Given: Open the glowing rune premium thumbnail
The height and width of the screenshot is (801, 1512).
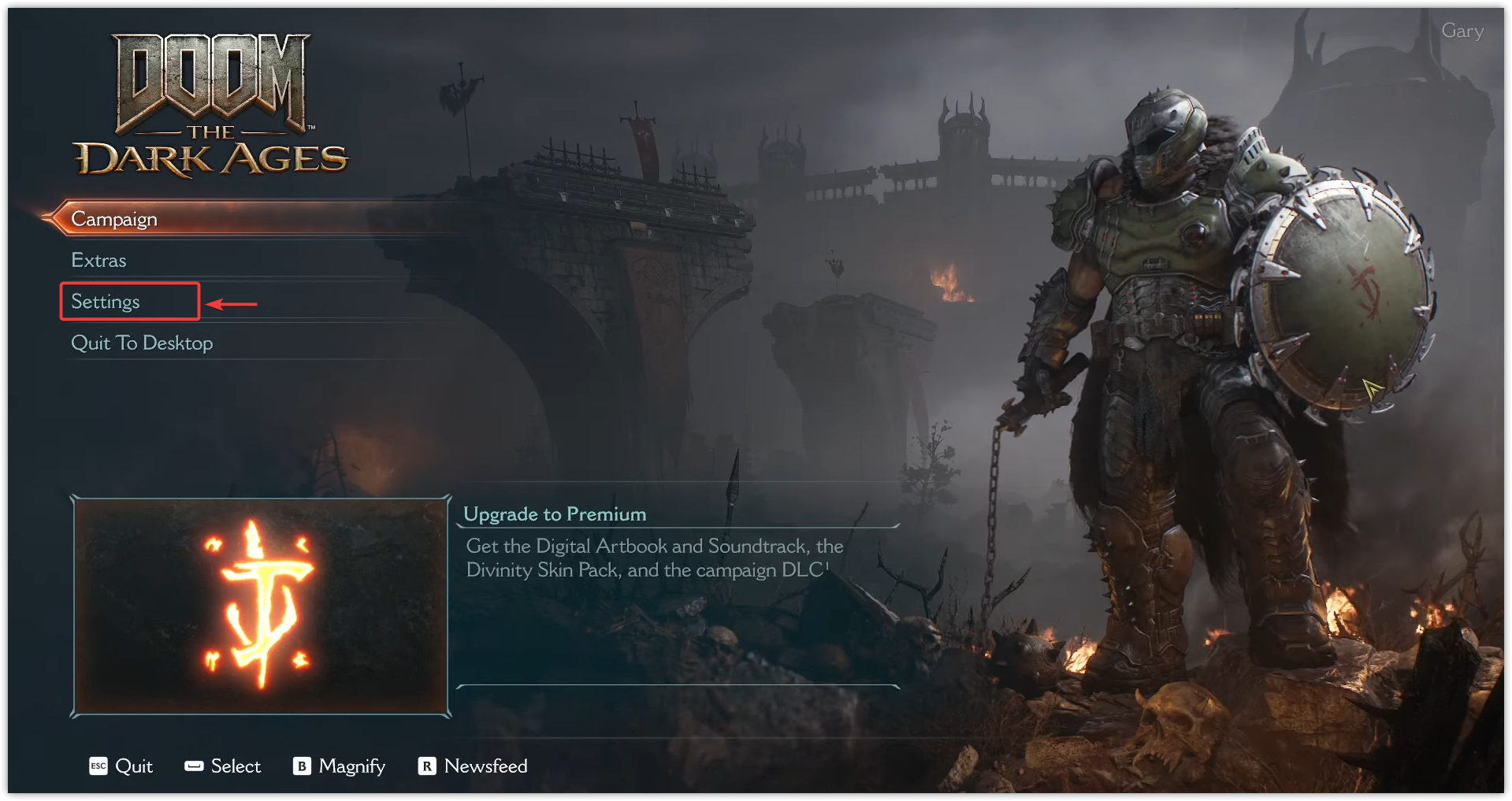Looking at the screenshot, I should pyautogui.click(x=260, y=606).
